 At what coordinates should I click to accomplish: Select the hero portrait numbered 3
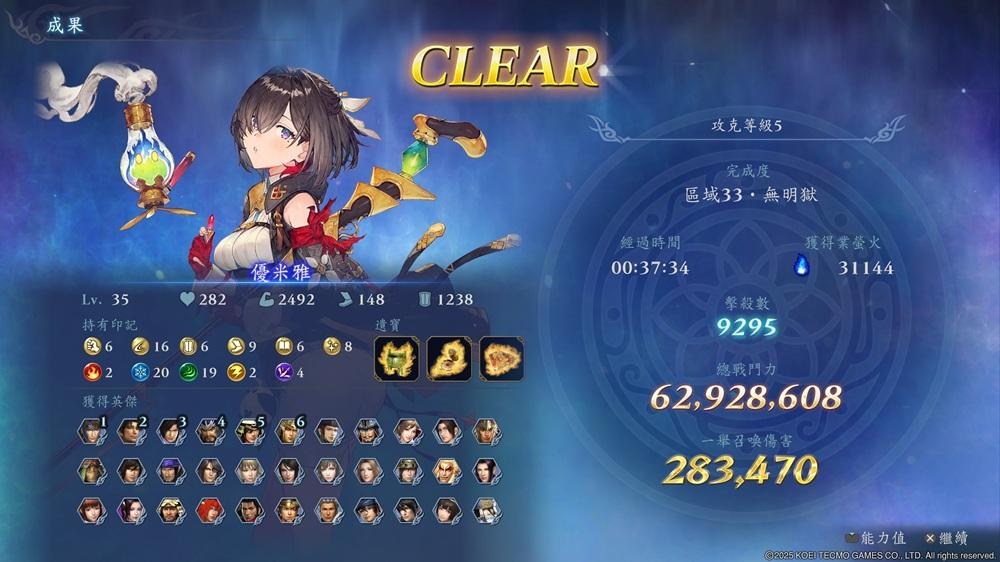point(169,431)
